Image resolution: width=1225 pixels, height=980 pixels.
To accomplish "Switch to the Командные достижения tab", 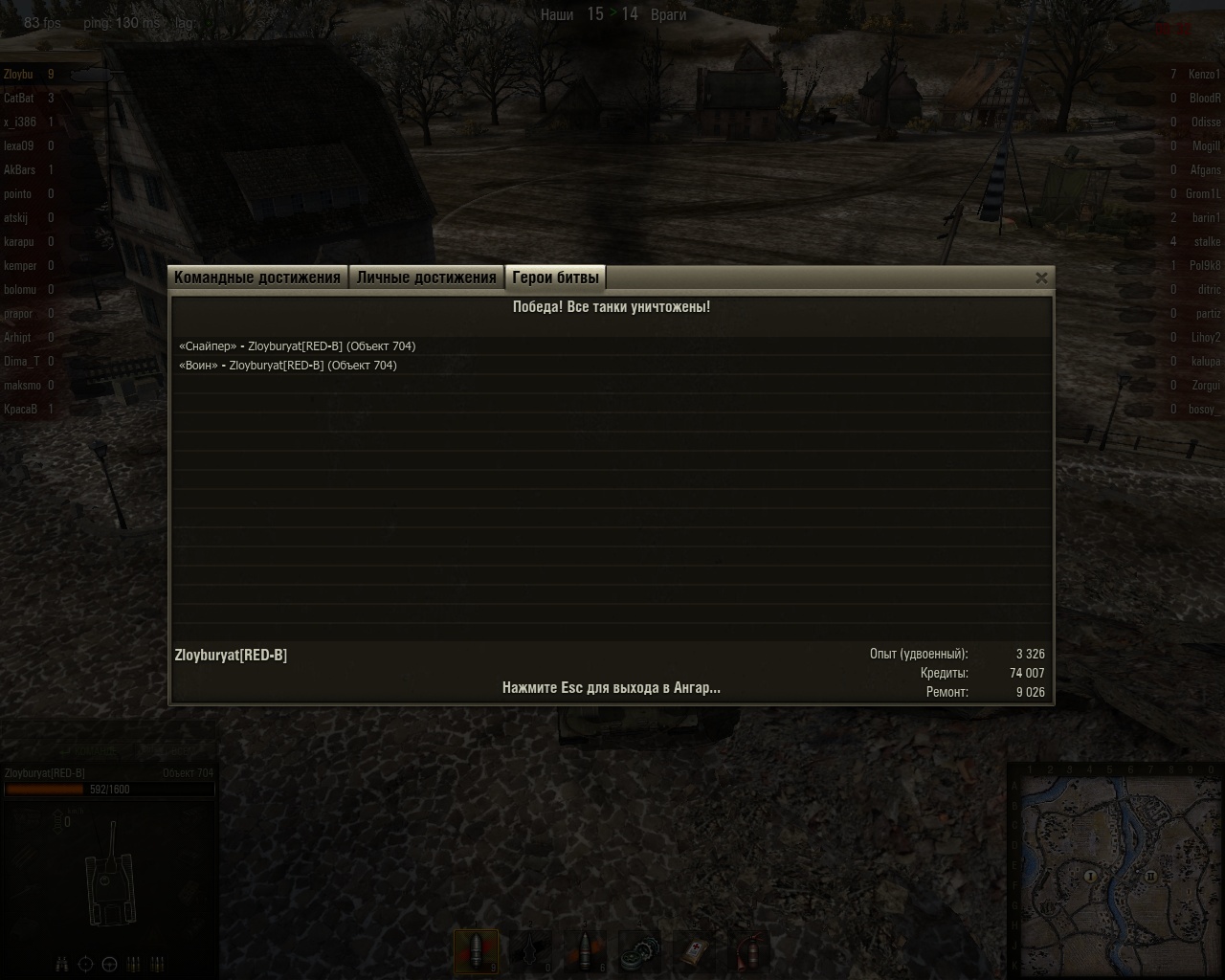I will pyautogui.click(x=257, y=278).
